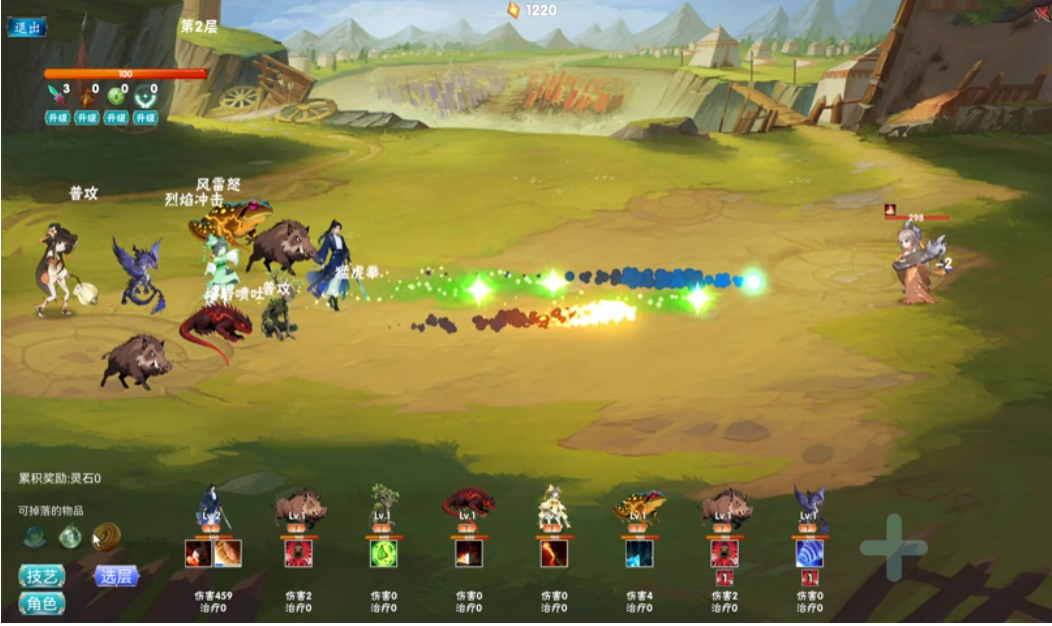Open the 角色 character menu
Viewport: 1052px width, 626px height.
point(42,604)
